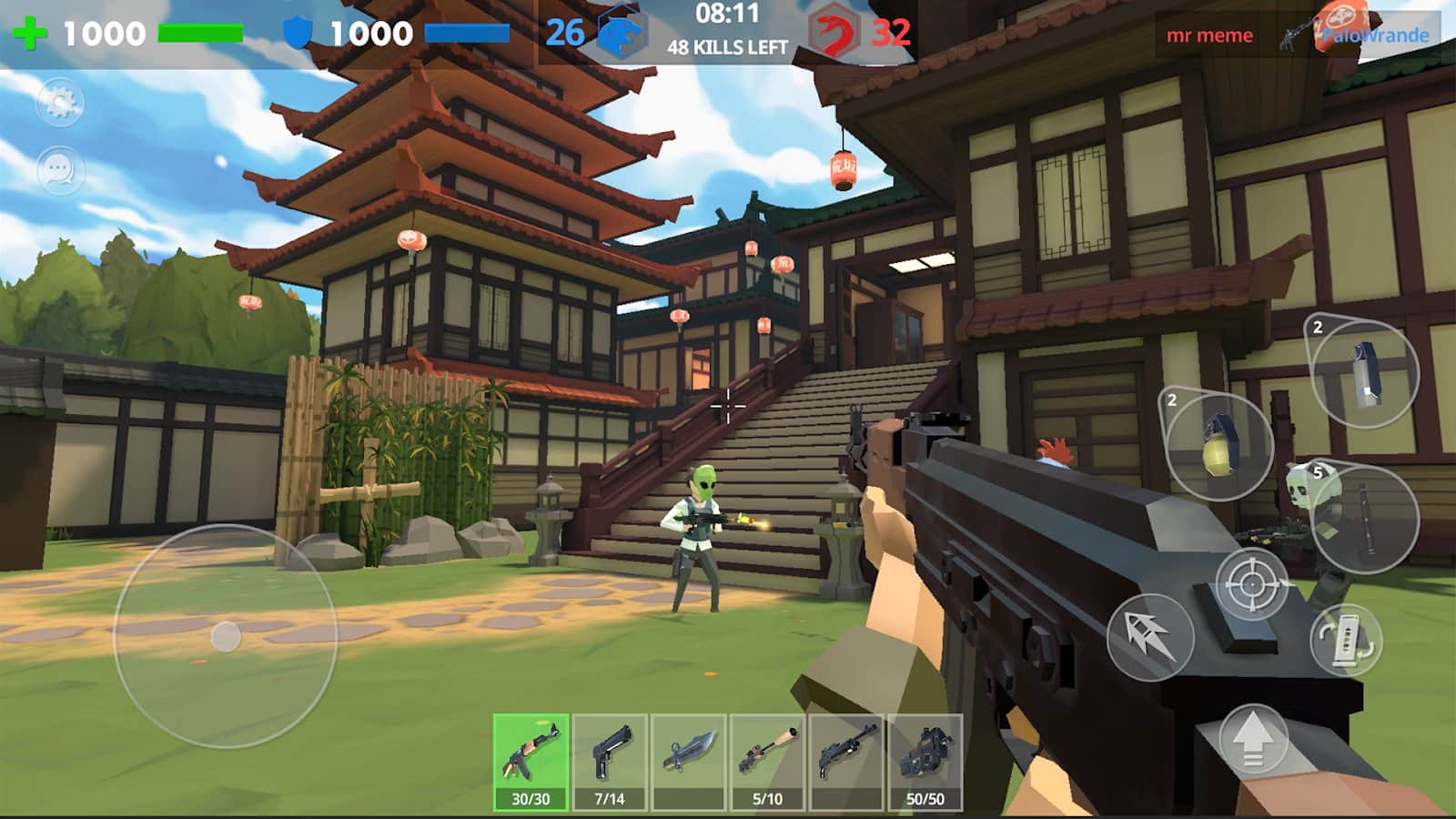
Task: Activate the item button with count 5
Action: (x=1365, y=517)
